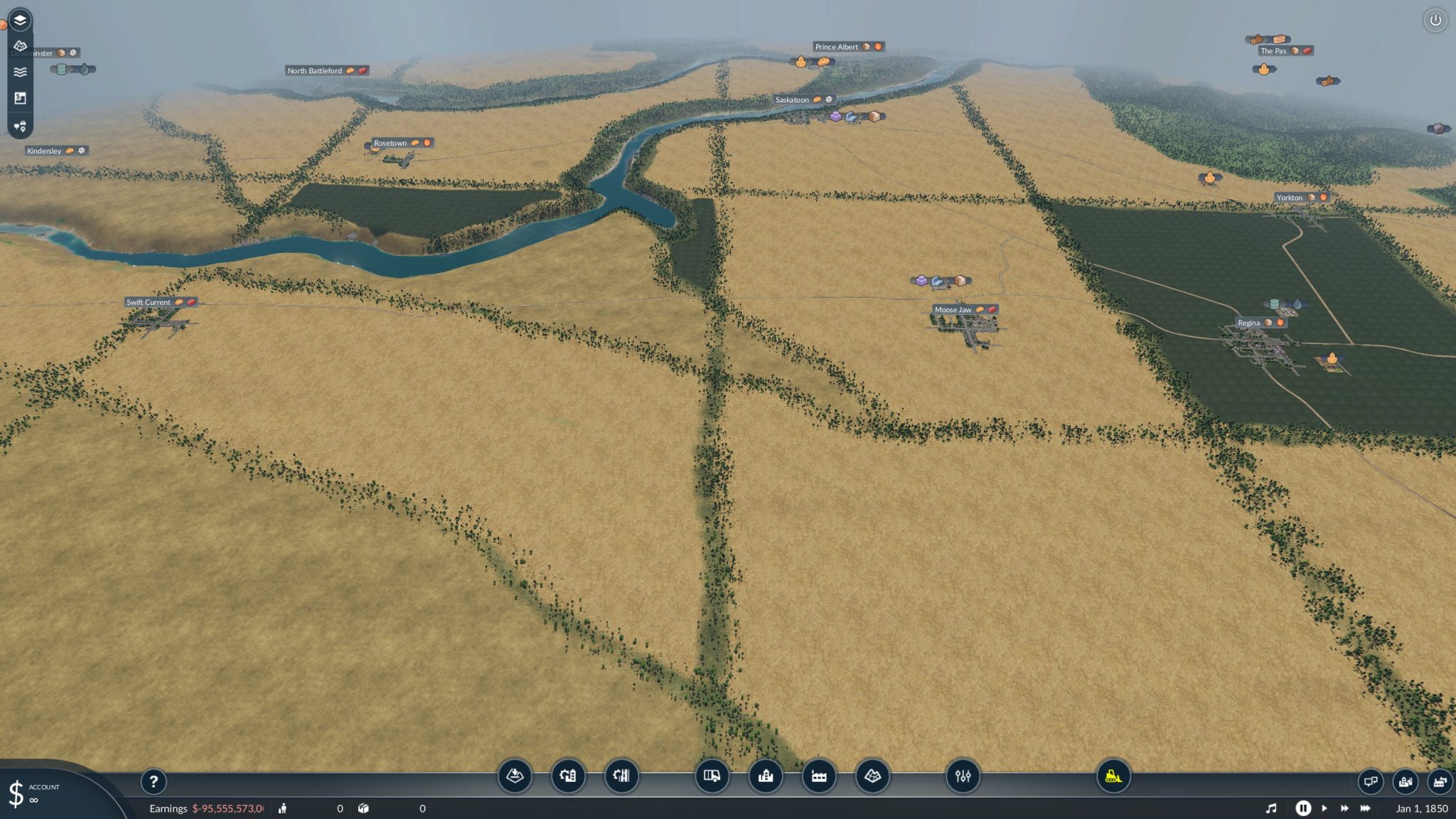This screenshot has width=1456, height=819.
Task: Click the Saskatoon town label
Action: tap(793, 100)
